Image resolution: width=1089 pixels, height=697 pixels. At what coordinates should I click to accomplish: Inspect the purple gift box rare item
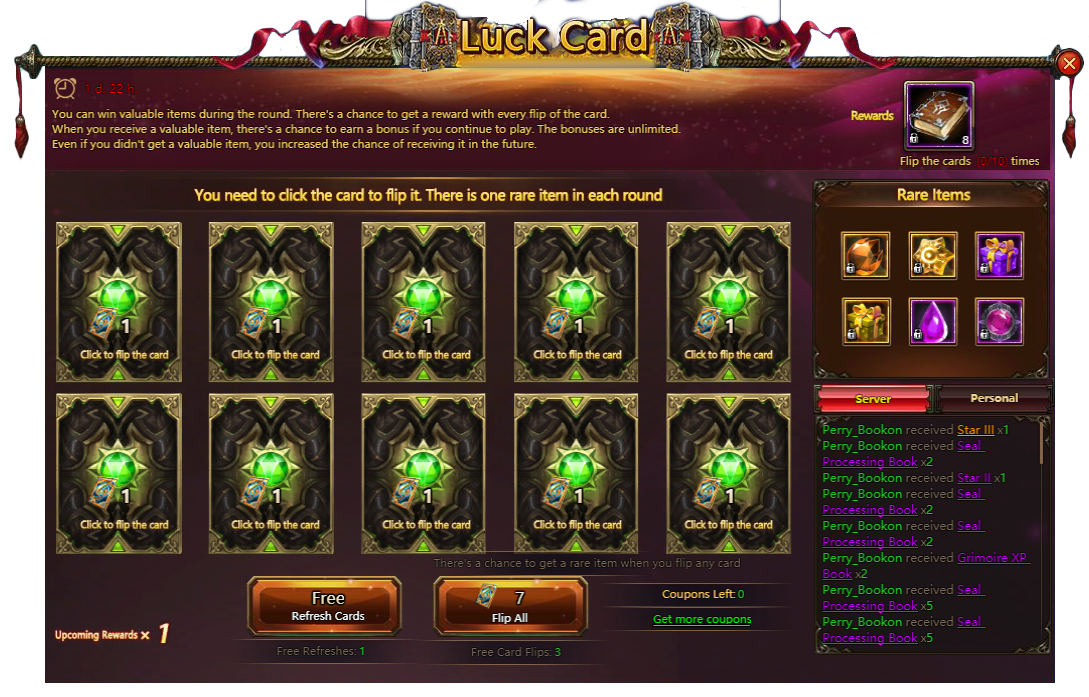999,256
